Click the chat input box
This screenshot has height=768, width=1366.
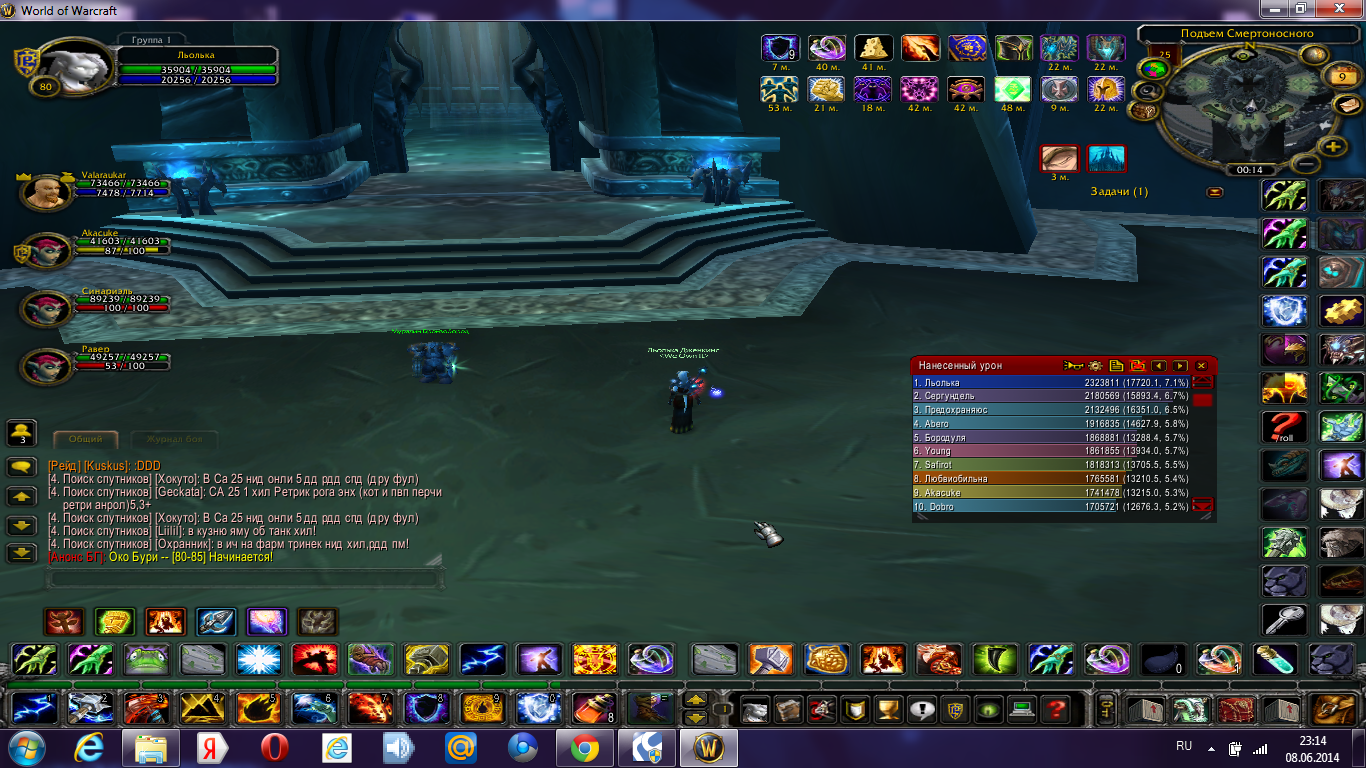(x=245, y=578)
